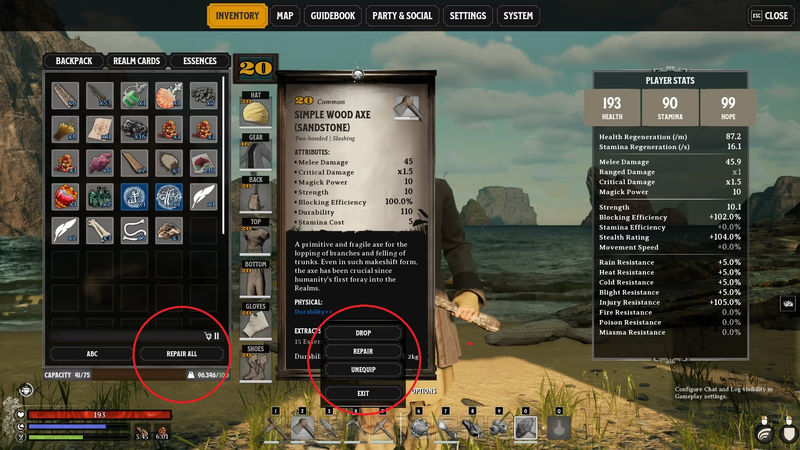The height and width of the screenshot is (450, 800).
Task: Switch to the Essences tab
Action: point(200,61)
